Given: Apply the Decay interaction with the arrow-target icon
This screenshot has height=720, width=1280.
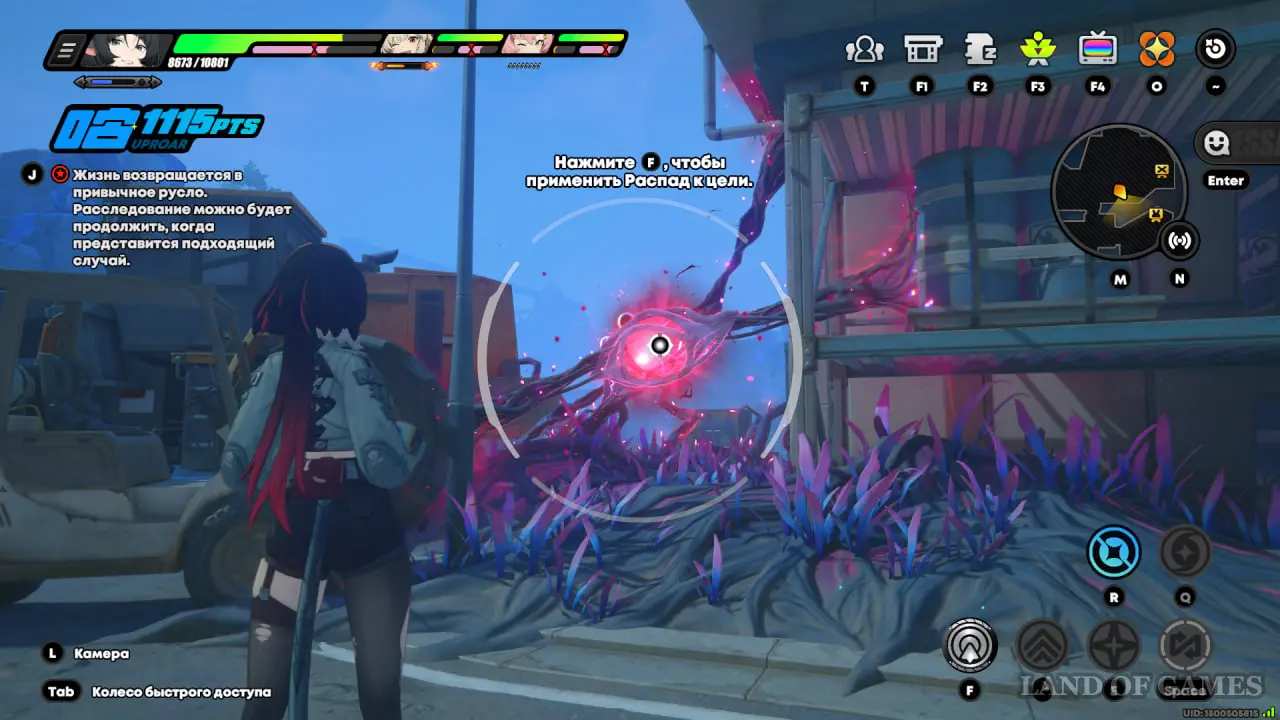Looking at the screenshot, I should (970, 645).
